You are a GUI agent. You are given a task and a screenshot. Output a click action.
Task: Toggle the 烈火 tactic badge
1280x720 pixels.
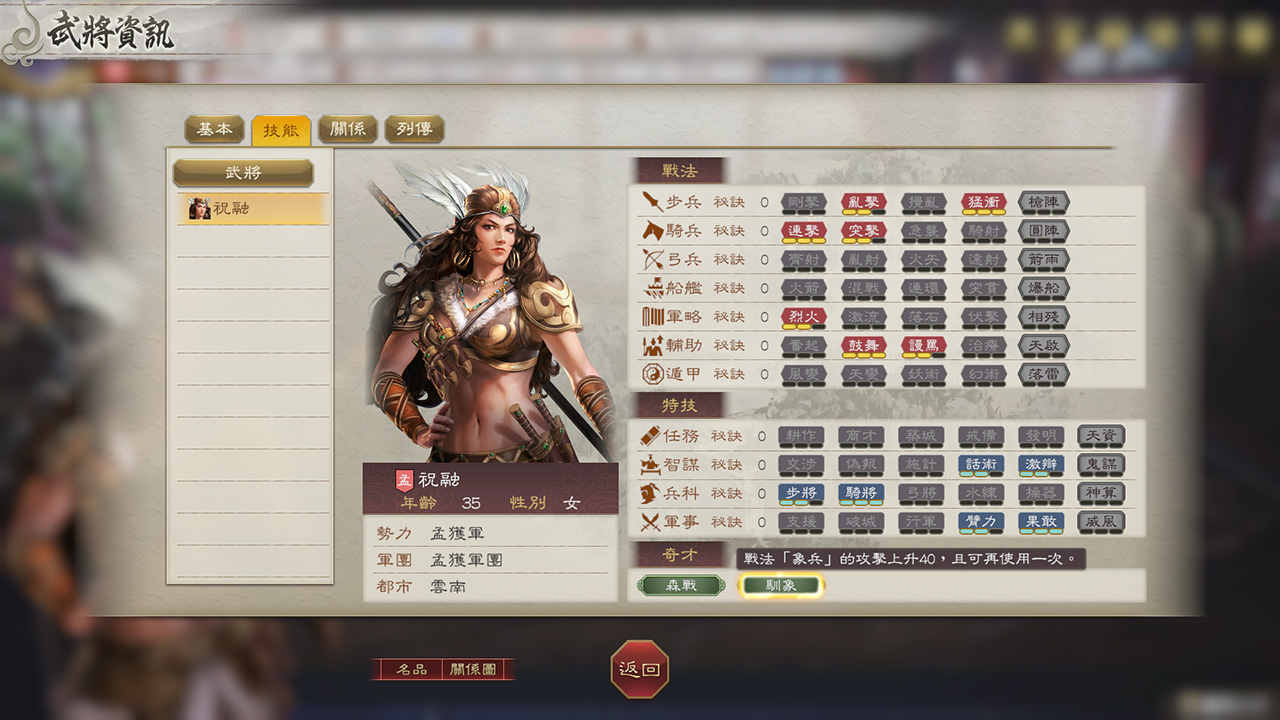tap(802, 318)
